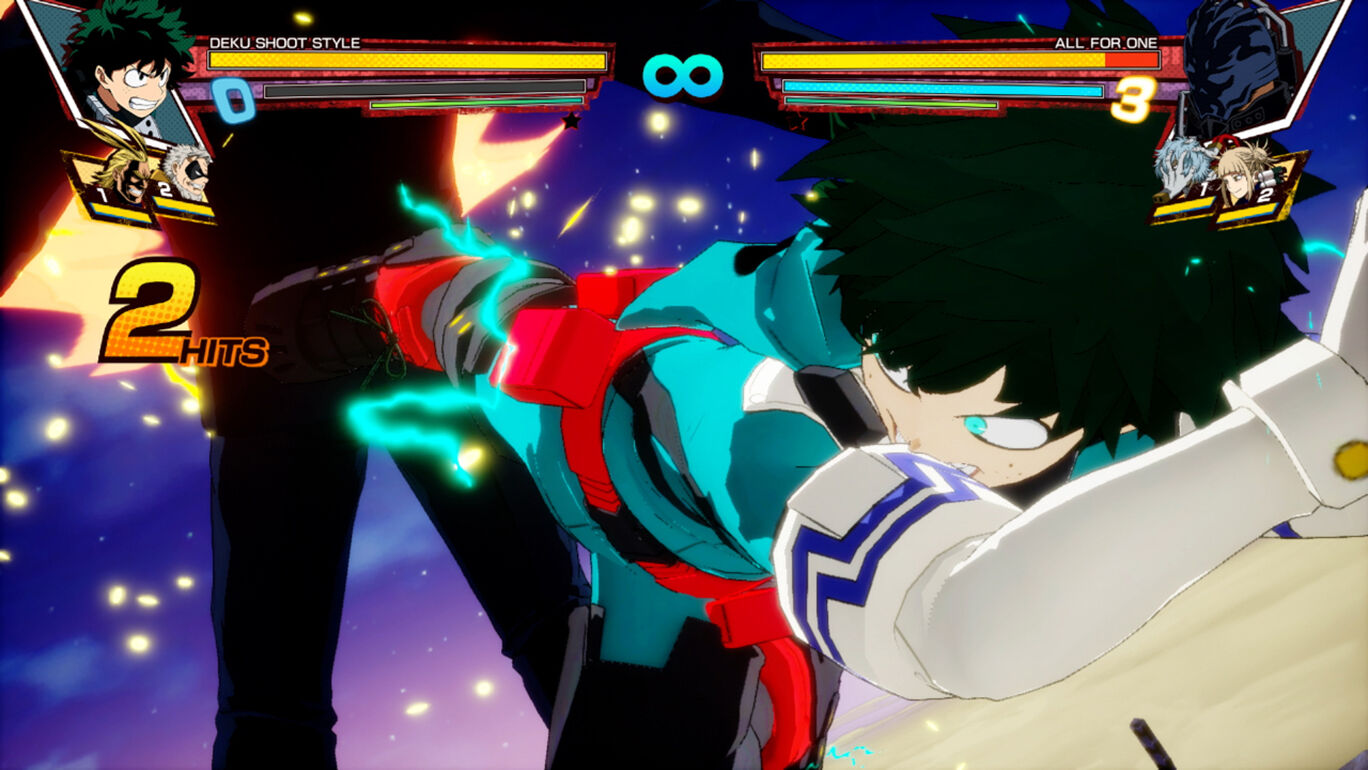Select the Shigaraki sidekick icon
The image size is (1368, 770).
click(1183, 172)
